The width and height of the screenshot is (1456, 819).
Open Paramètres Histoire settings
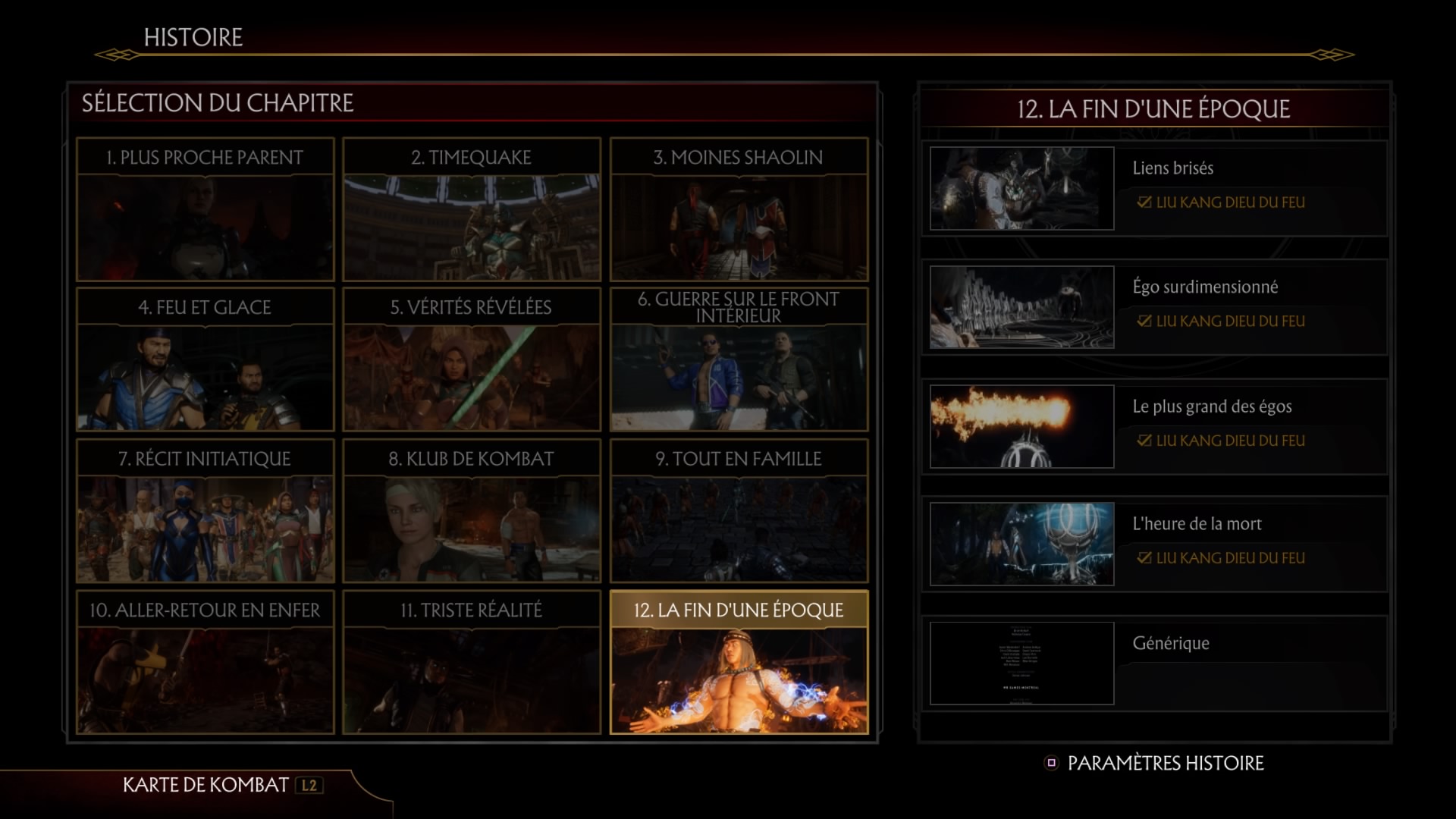[1156, 763]
